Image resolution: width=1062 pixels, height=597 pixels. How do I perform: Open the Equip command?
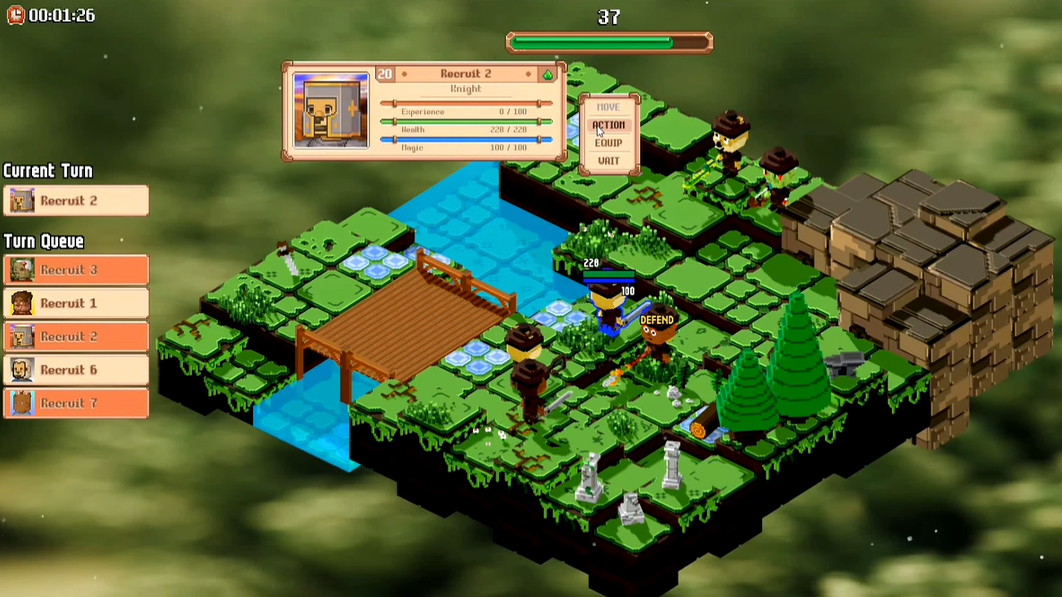608,143
